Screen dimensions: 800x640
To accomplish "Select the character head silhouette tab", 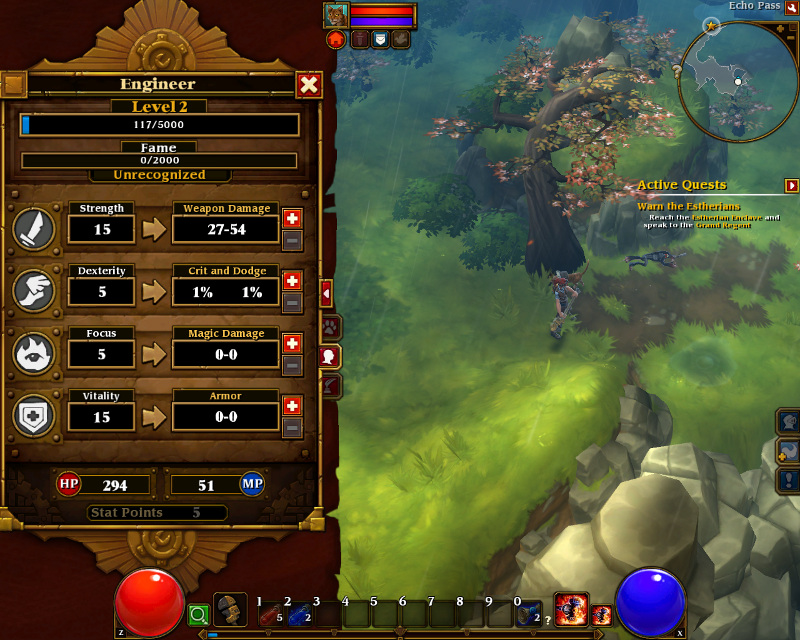I will pyautogui.click(x=329, y=356).
